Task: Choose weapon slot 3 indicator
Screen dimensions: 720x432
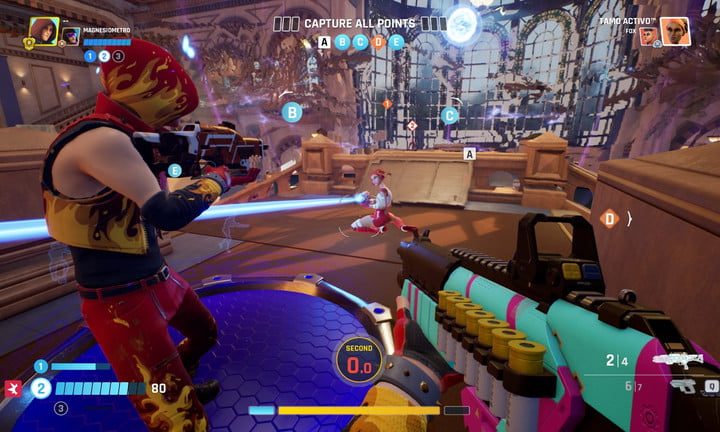Action: pos(60,408)
